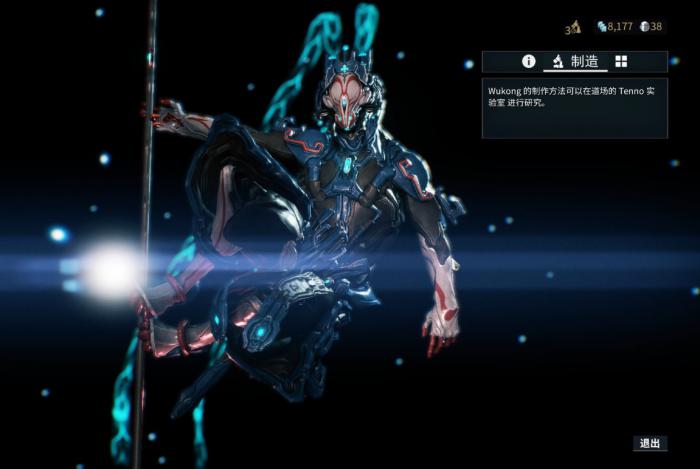Select the 制造 (Manufacture) tab
This screenshot has width=700, height=469.
(x=575, y=62)
